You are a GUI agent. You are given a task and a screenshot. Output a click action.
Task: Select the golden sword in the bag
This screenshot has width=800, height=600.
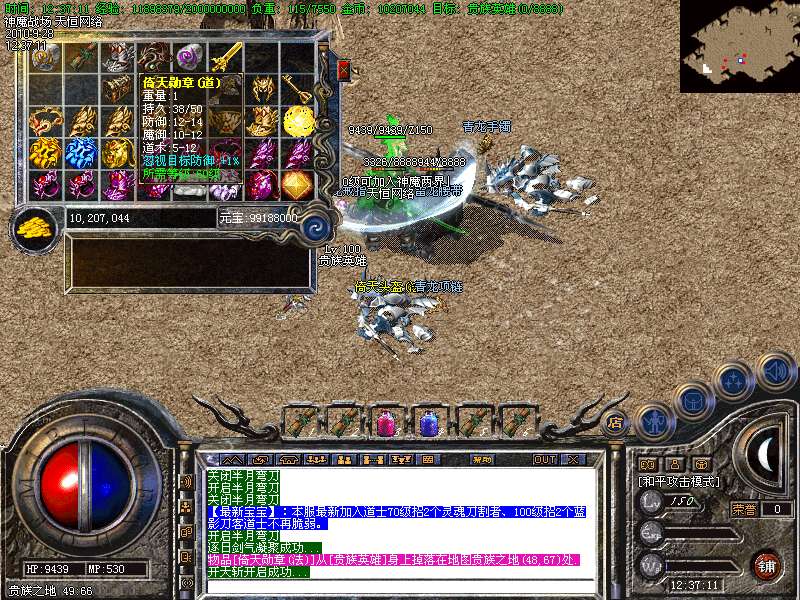pyautogui.click(x=226, y=56)
